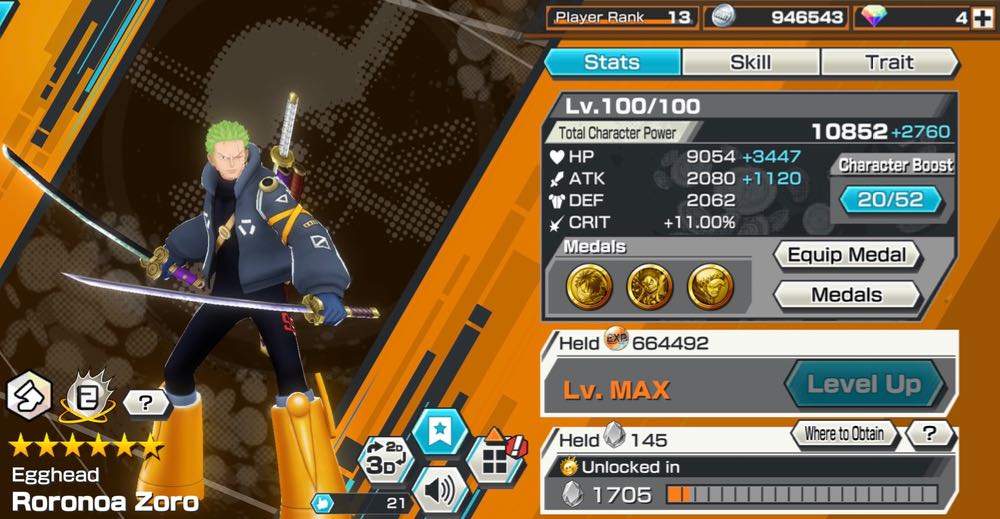Open the help icon beside Where to Obtain

[x=929, y=434]
